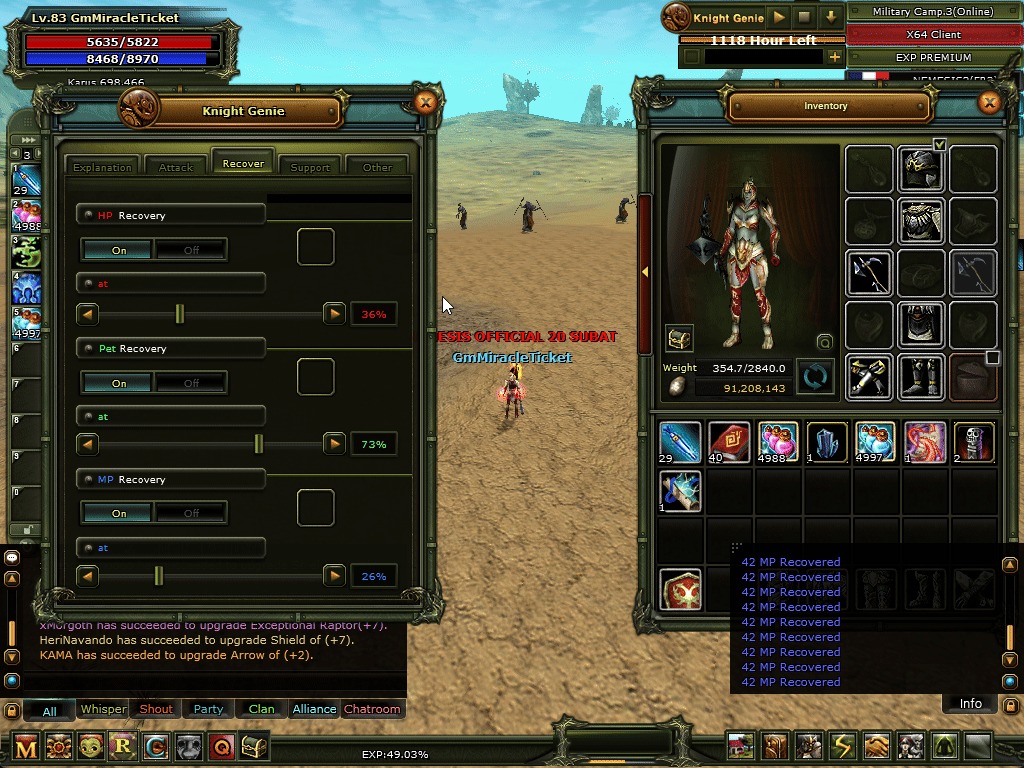
Task: Turn off Pet Recovery
Action: point(191,382)
